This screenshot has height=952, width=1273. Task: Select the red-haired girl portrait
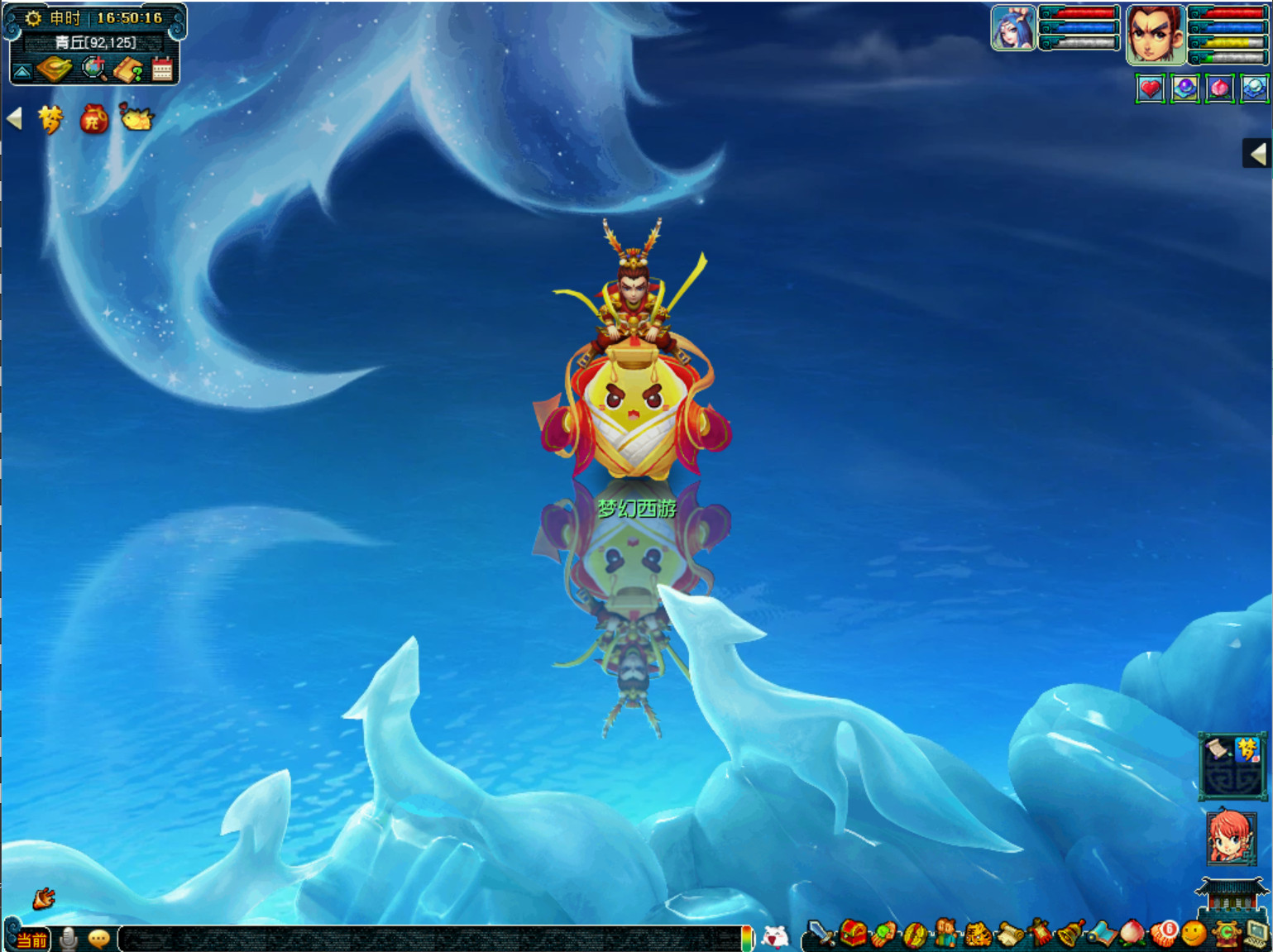[1231, 838]
